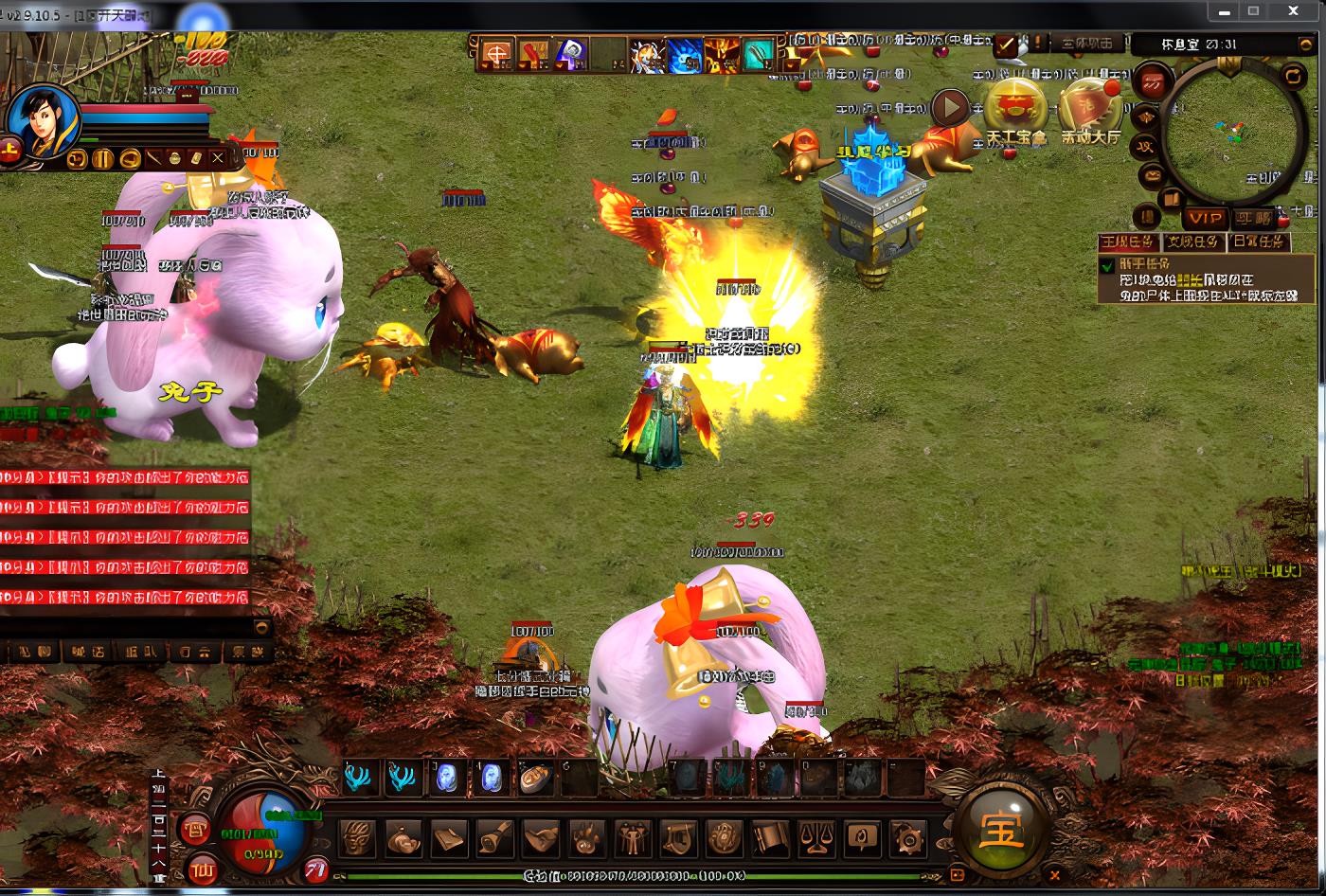Select the 主线任务 main quest tab
This screenshot has height=896, width=1326.
point(1128,242)
